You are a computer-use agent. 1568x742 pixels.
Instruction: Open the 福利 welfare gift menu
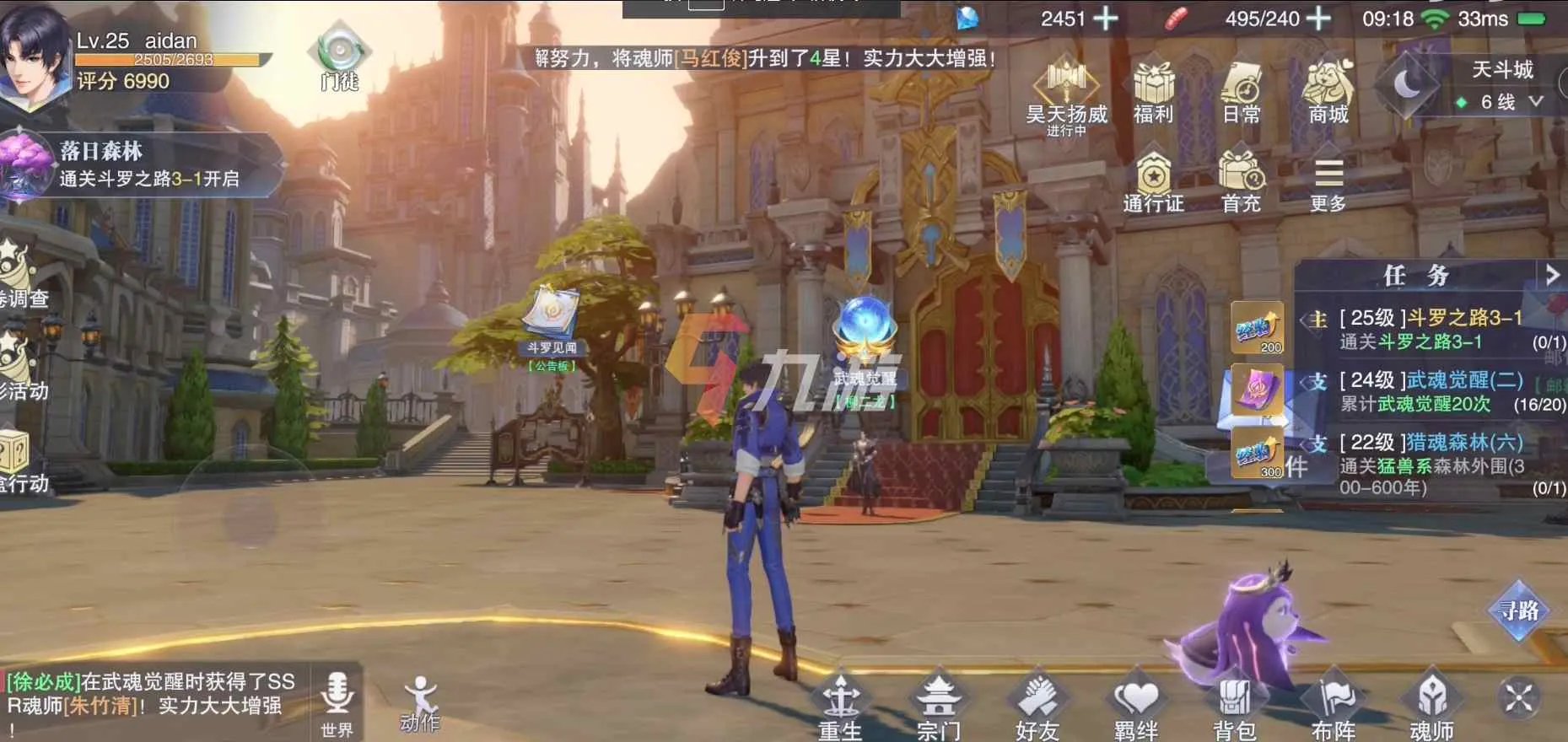click(1153, 91)
